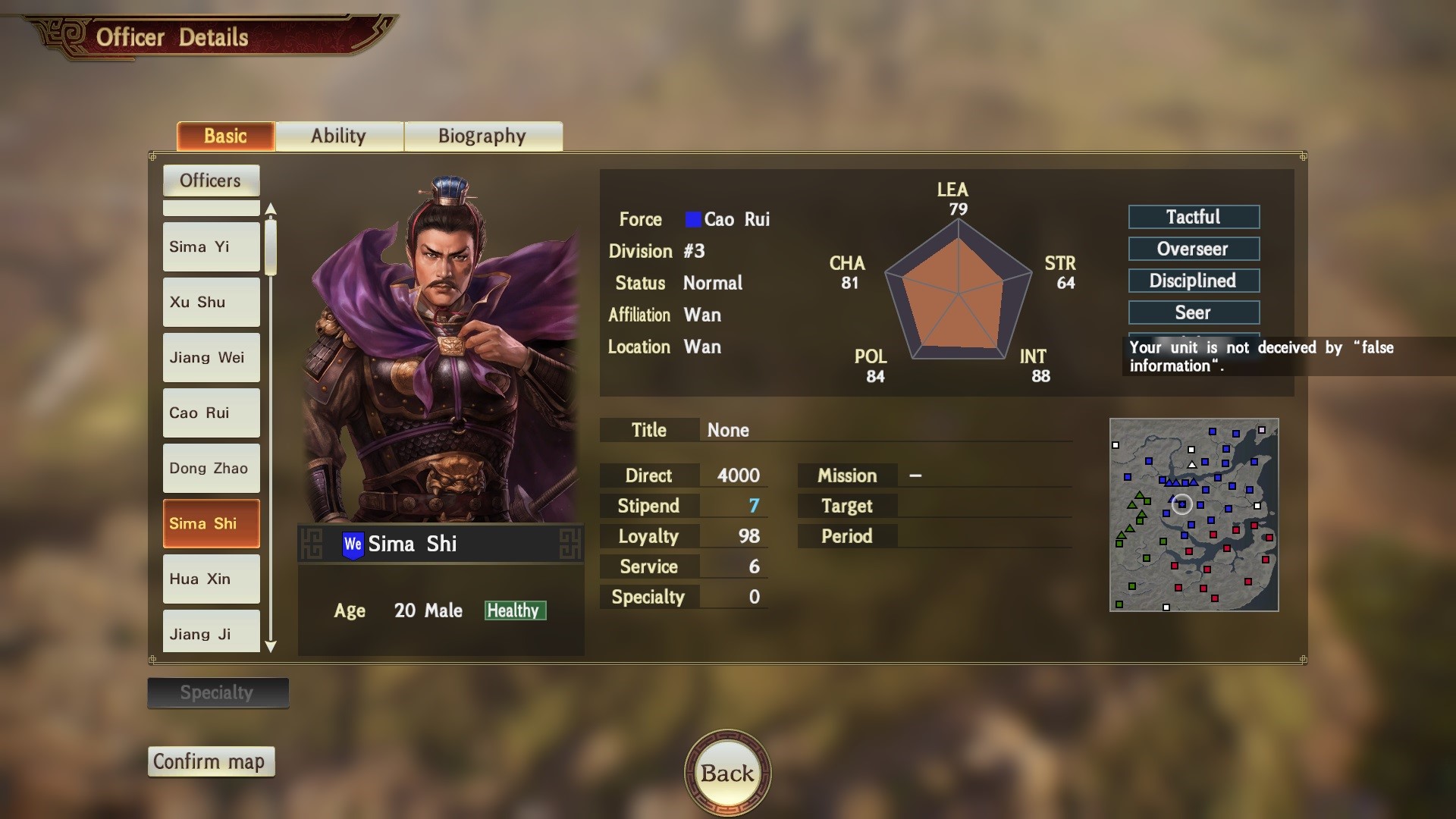Click the highlighted Sima Shi entry
1456x819 pixels.
click(x=211, y=524)
